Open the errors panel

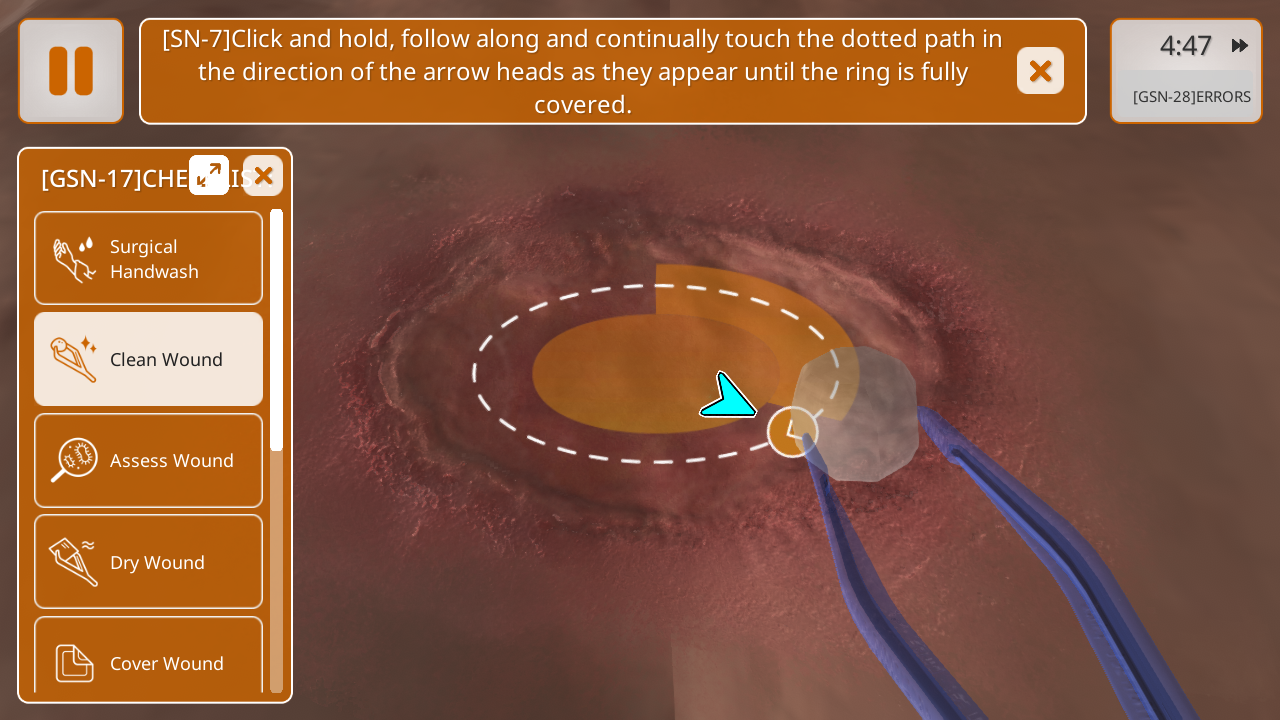pos(1191,97)
